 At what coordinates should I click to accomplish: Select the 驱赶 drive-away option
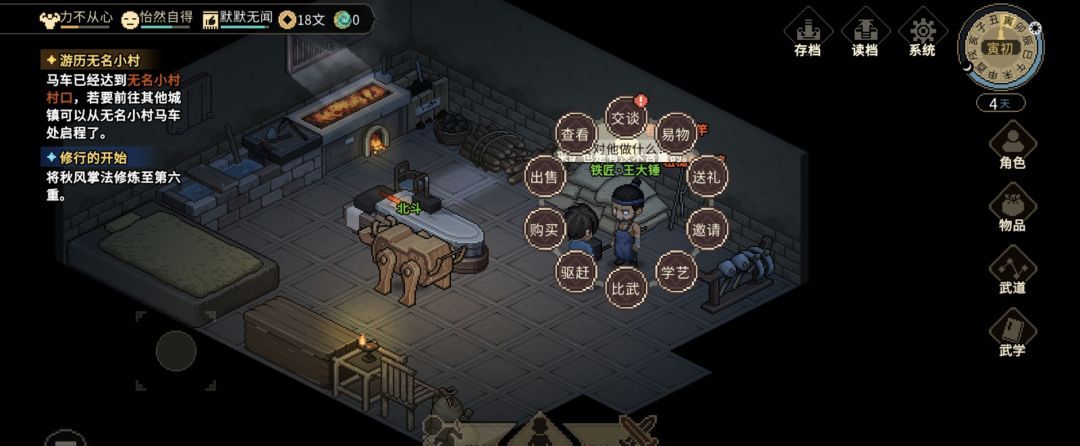click(x=576, y=270)
